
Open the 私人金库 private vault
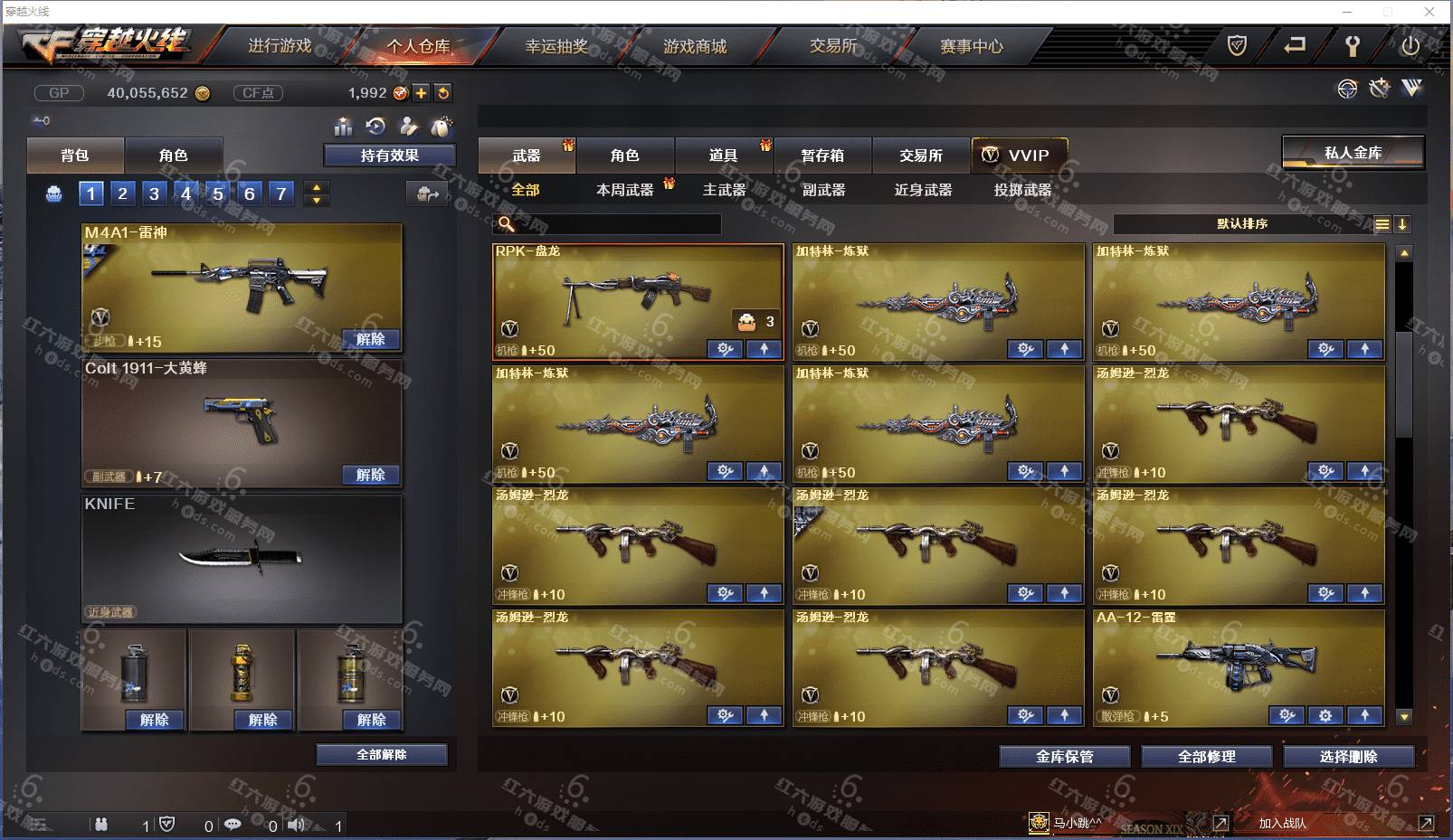click(x=1353, y=153)
